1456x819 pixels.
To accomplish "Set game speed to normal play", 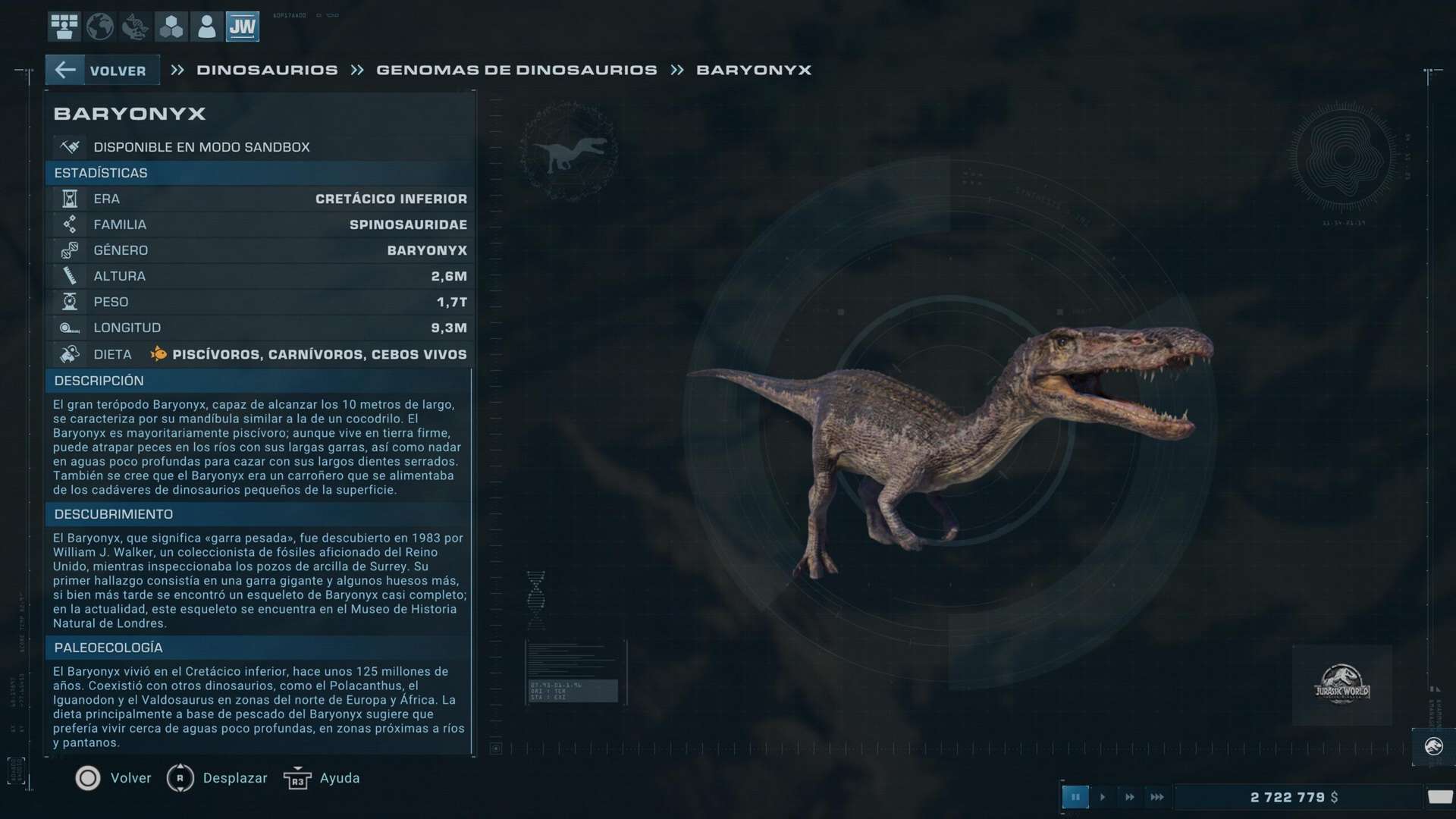I will [1103, 797].
